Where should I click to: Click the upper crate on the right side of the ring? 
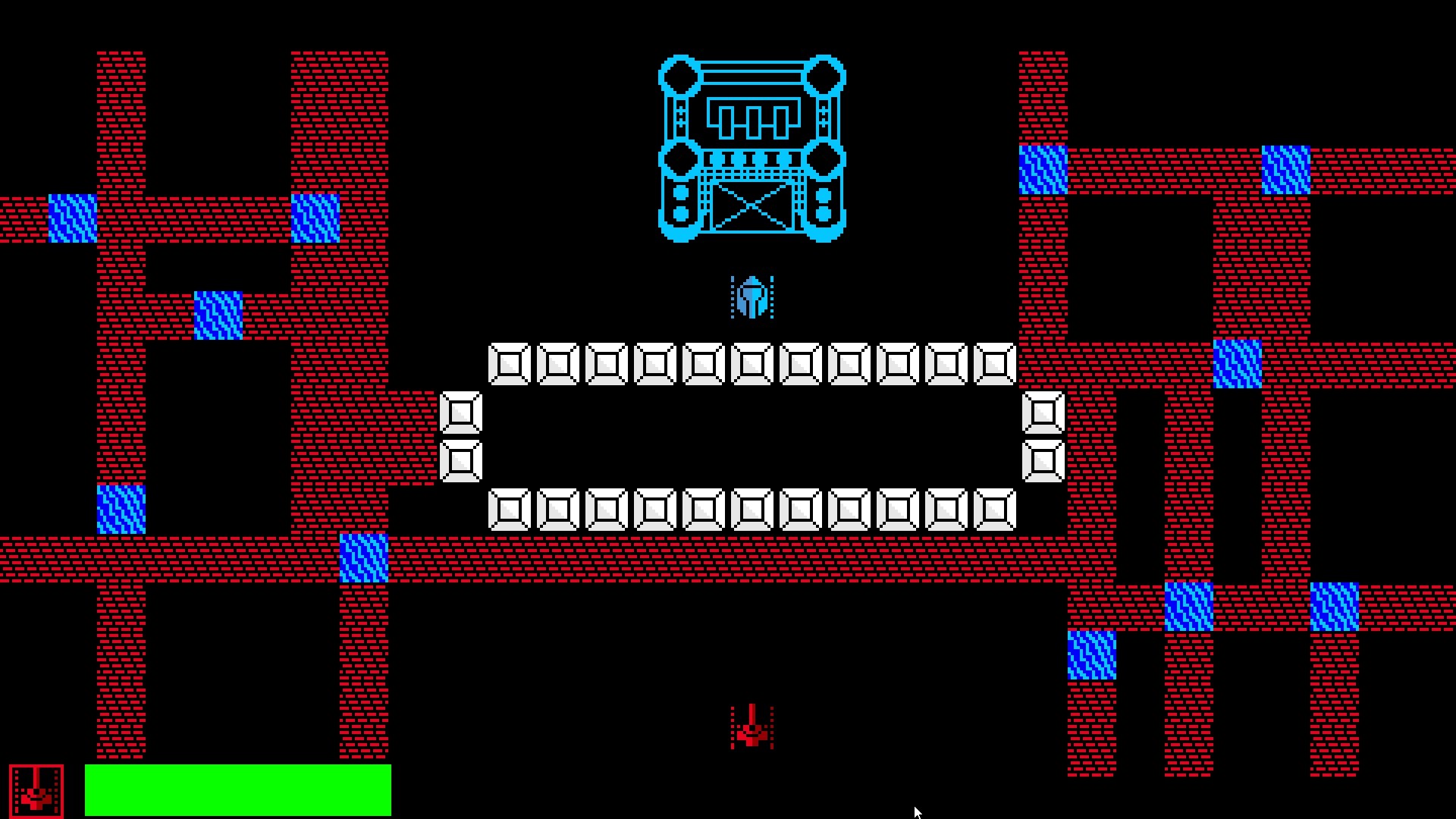pos(1044,413)
